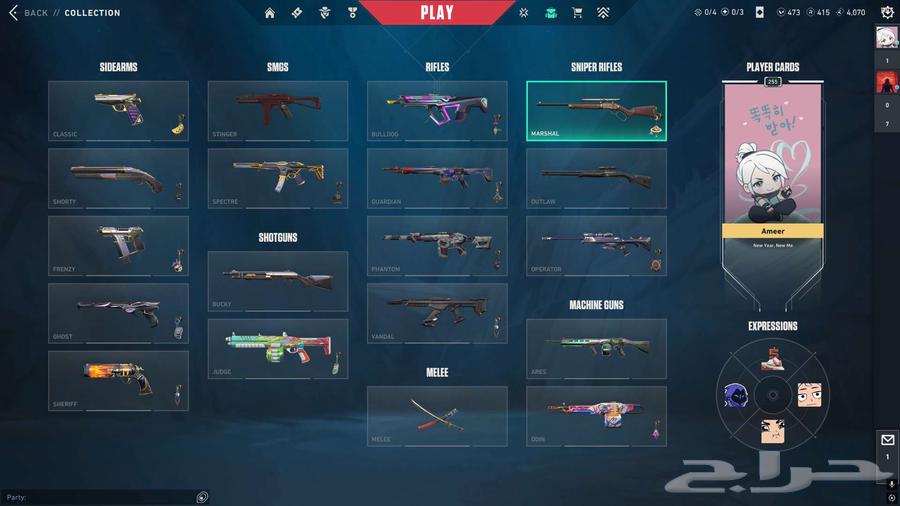This screenshot has height=506, width=900.
Task: Choose the Melee weapon slot
Action: [x=436, y=415]
